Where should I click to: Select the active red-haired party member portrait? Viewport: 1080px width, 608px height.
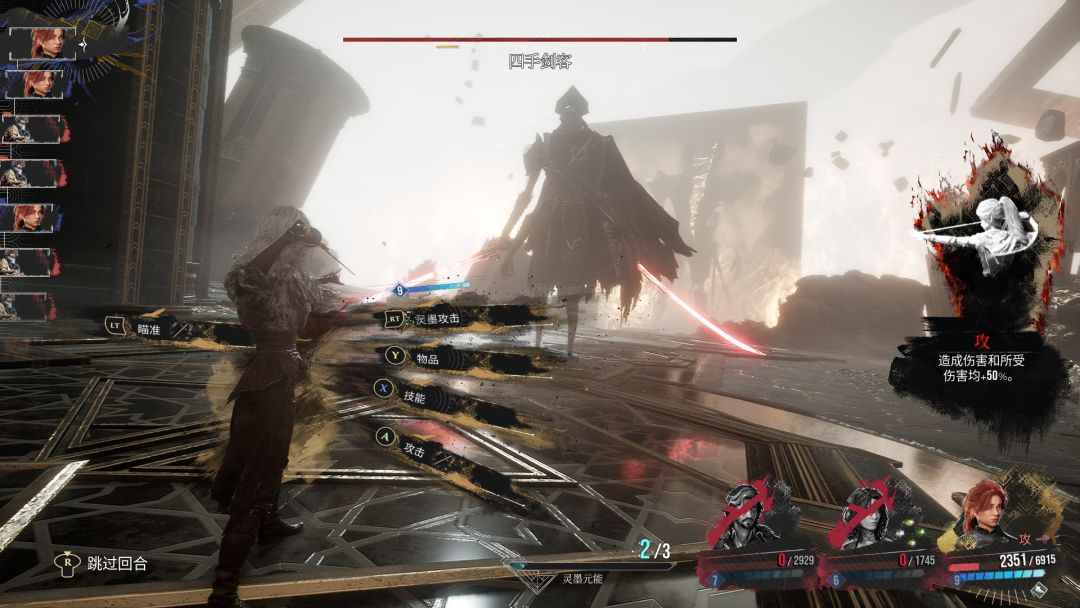984,515
